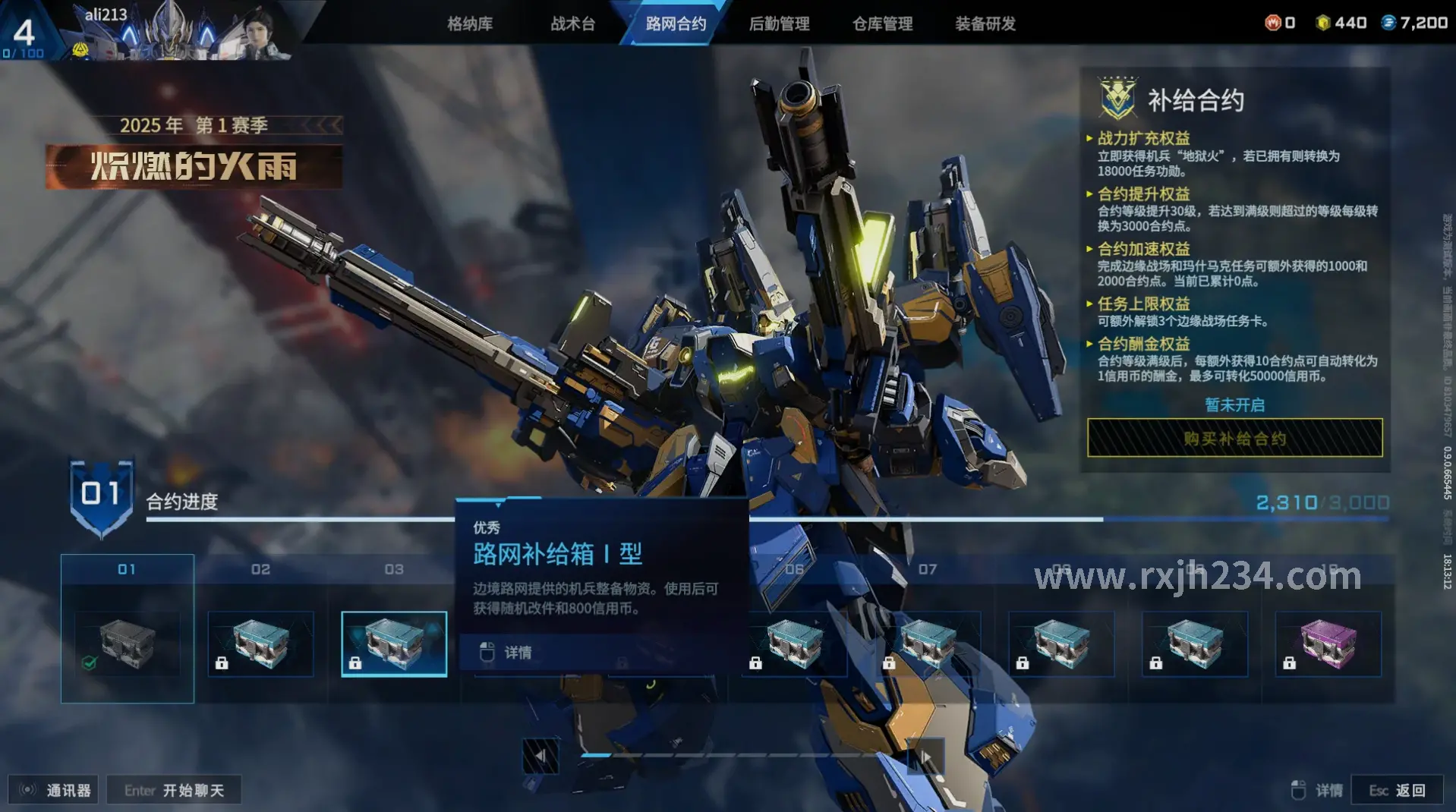Select the 路网合约 tab
The width and height of the screenshot is (1456, 812).
676,24
